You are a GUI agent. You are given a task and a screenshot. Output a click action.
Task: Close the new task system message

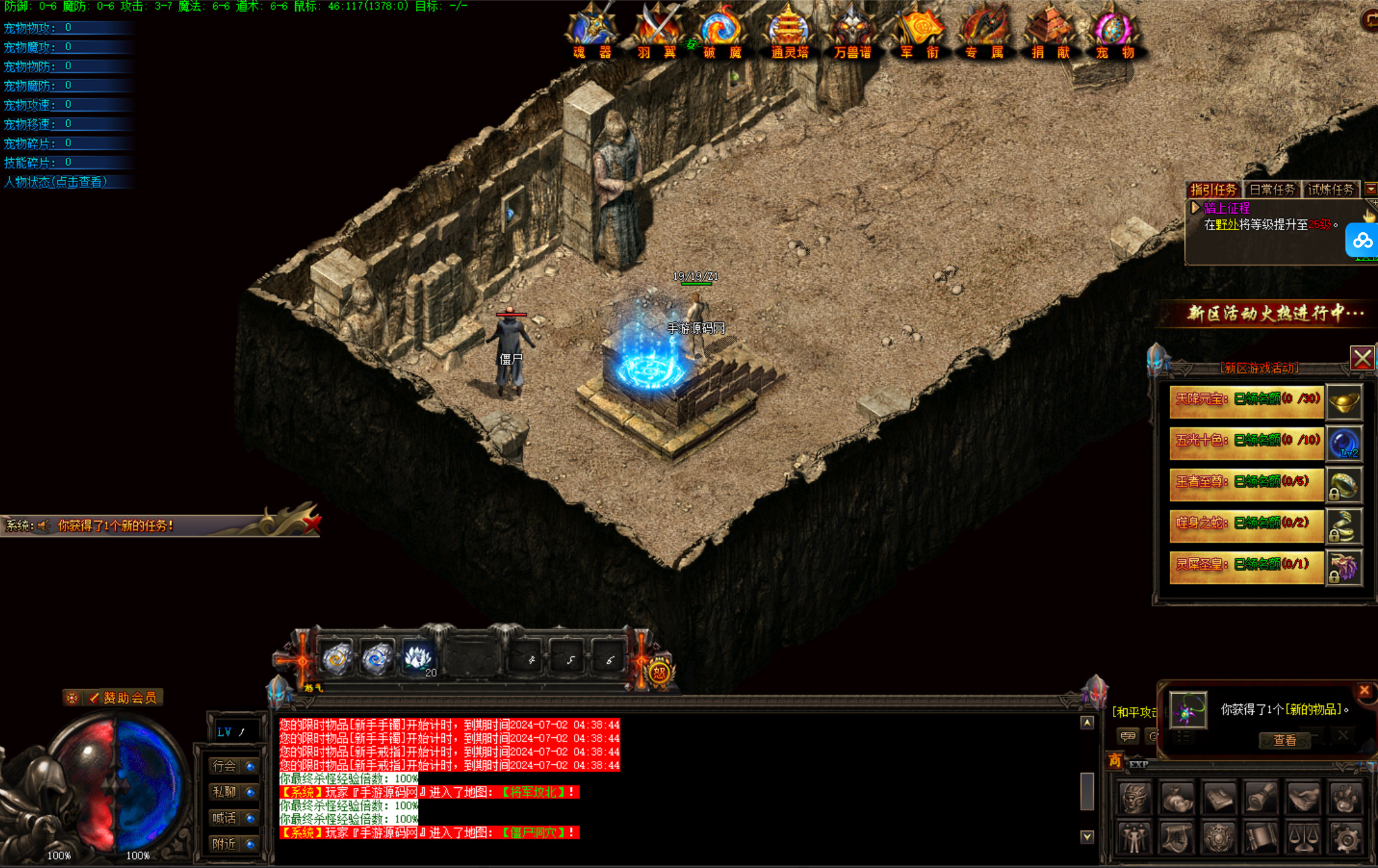click(x=312, y=523)
